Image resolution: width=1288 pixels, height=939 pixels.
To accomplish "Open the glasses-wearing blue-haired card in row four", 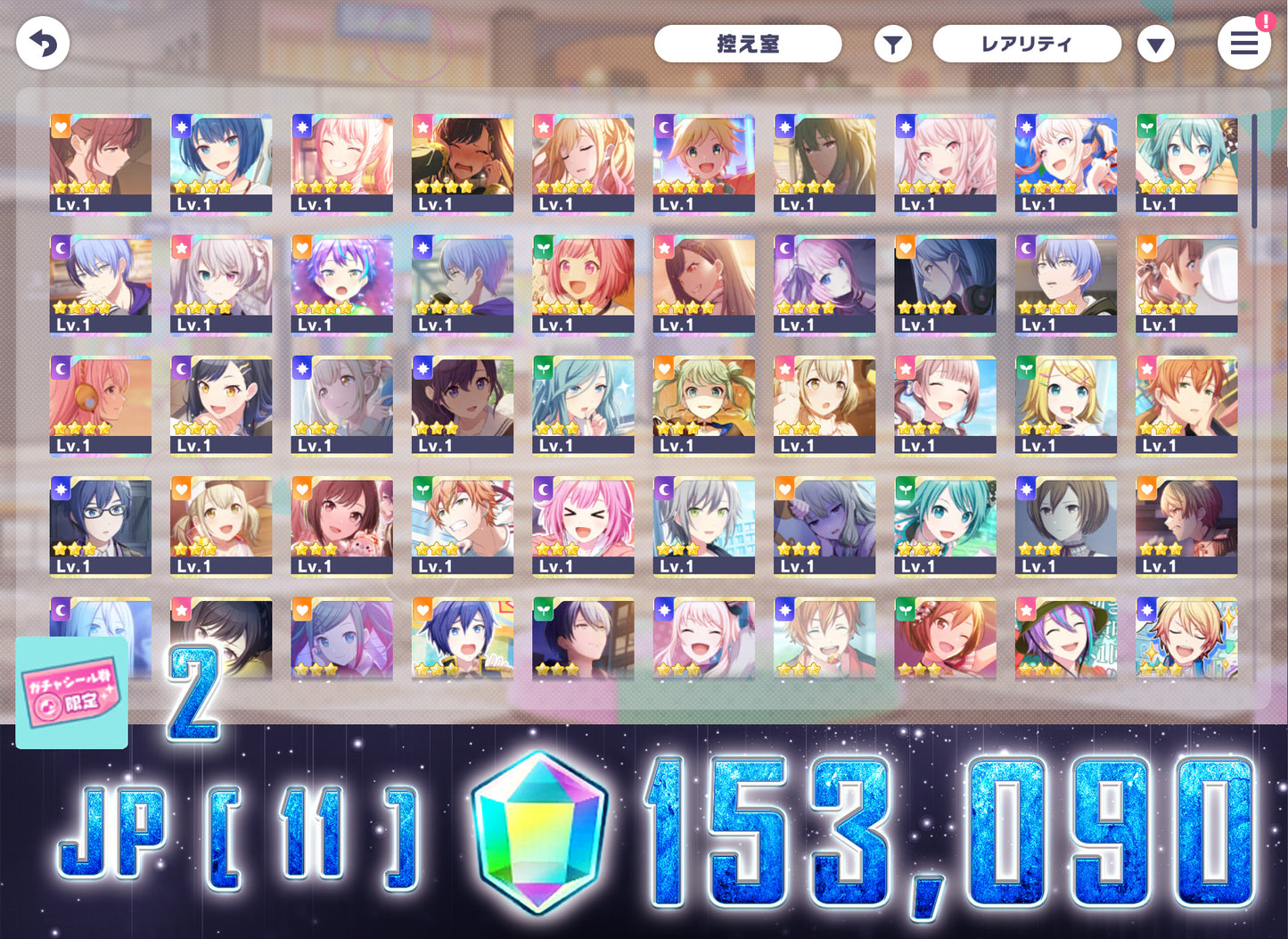I will 101,526.
